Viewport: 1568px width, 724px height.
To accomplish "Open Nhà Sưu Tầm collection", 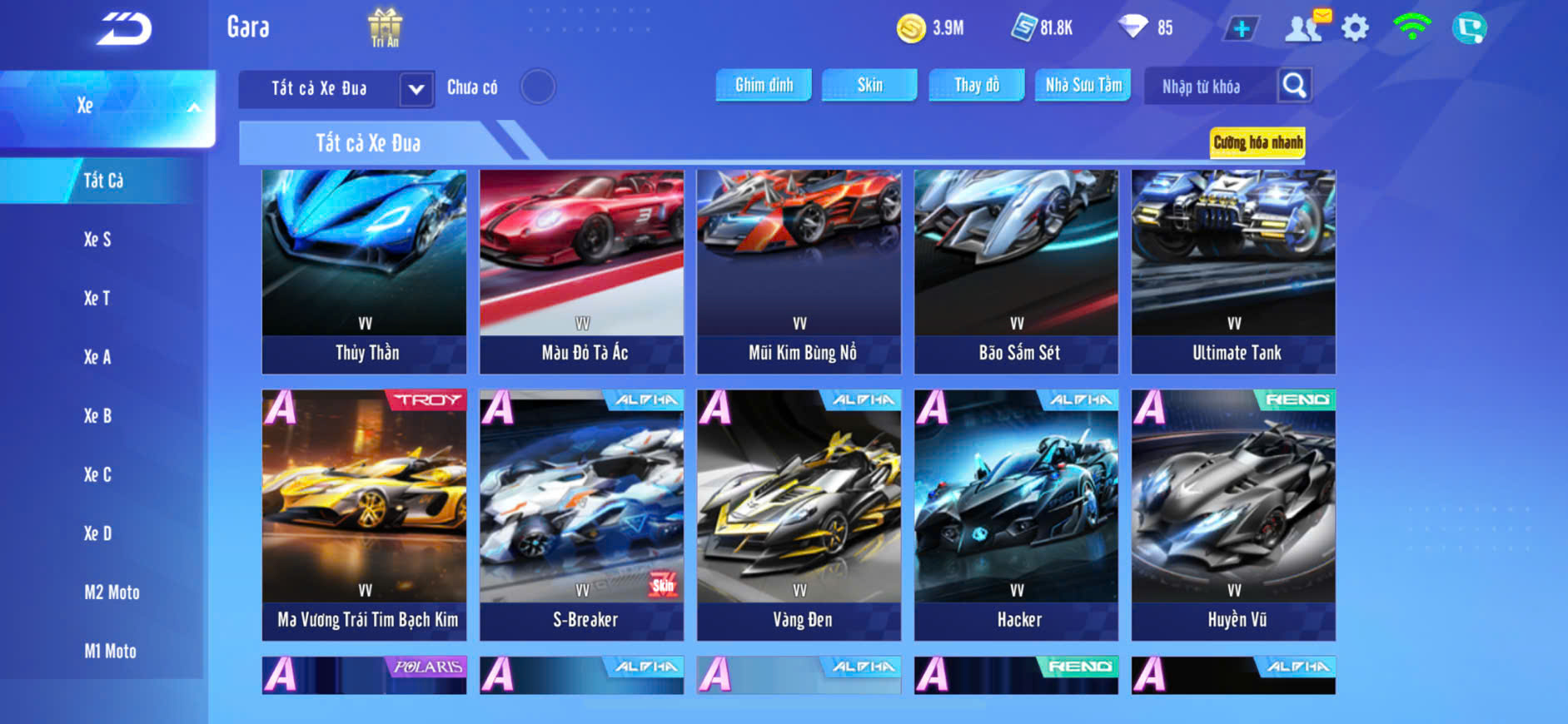I will click(x=1083, y=85).
